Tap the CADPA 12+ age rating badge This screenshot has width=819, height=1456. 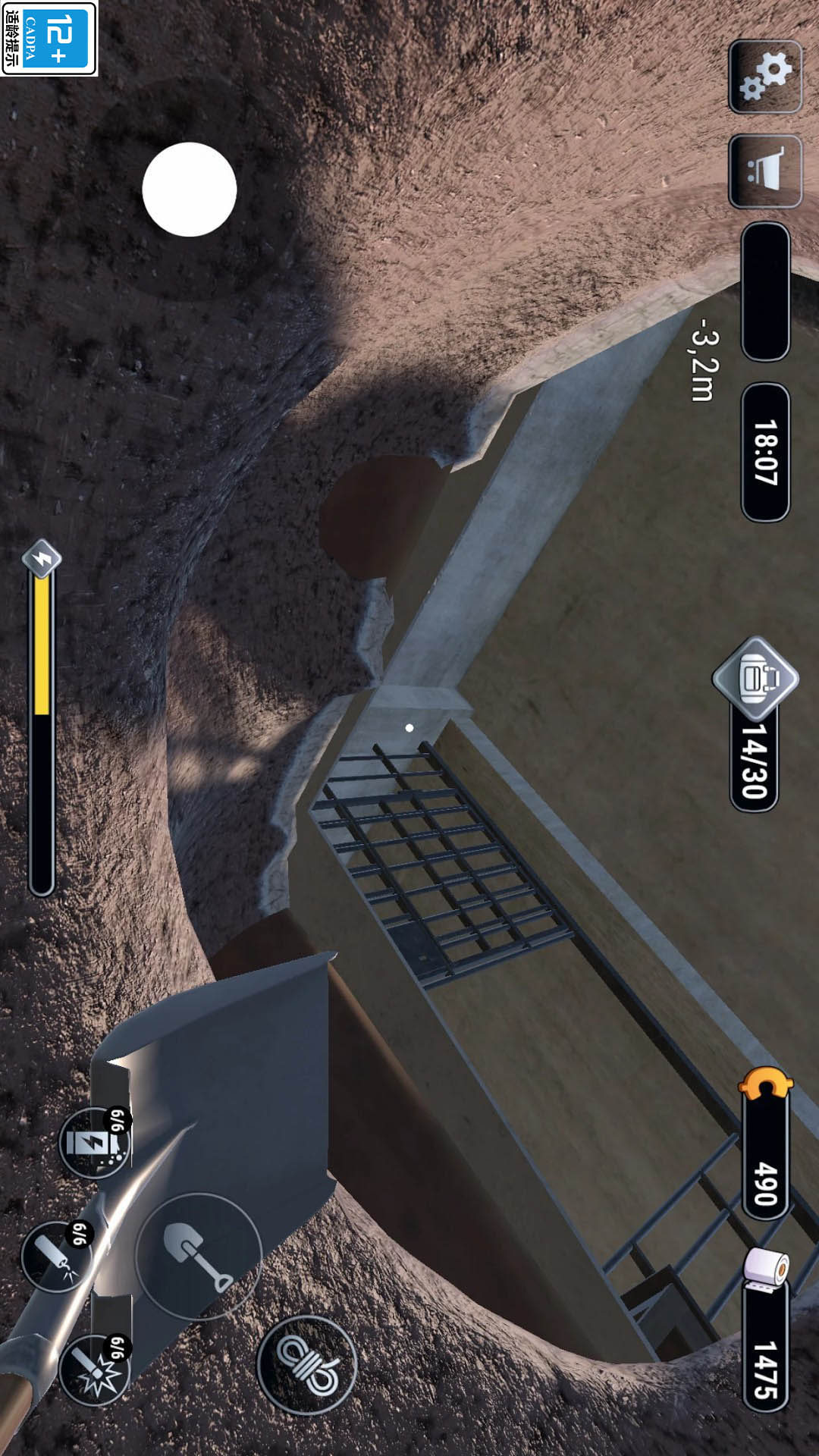pyautogui.click(x=49, y=38)
